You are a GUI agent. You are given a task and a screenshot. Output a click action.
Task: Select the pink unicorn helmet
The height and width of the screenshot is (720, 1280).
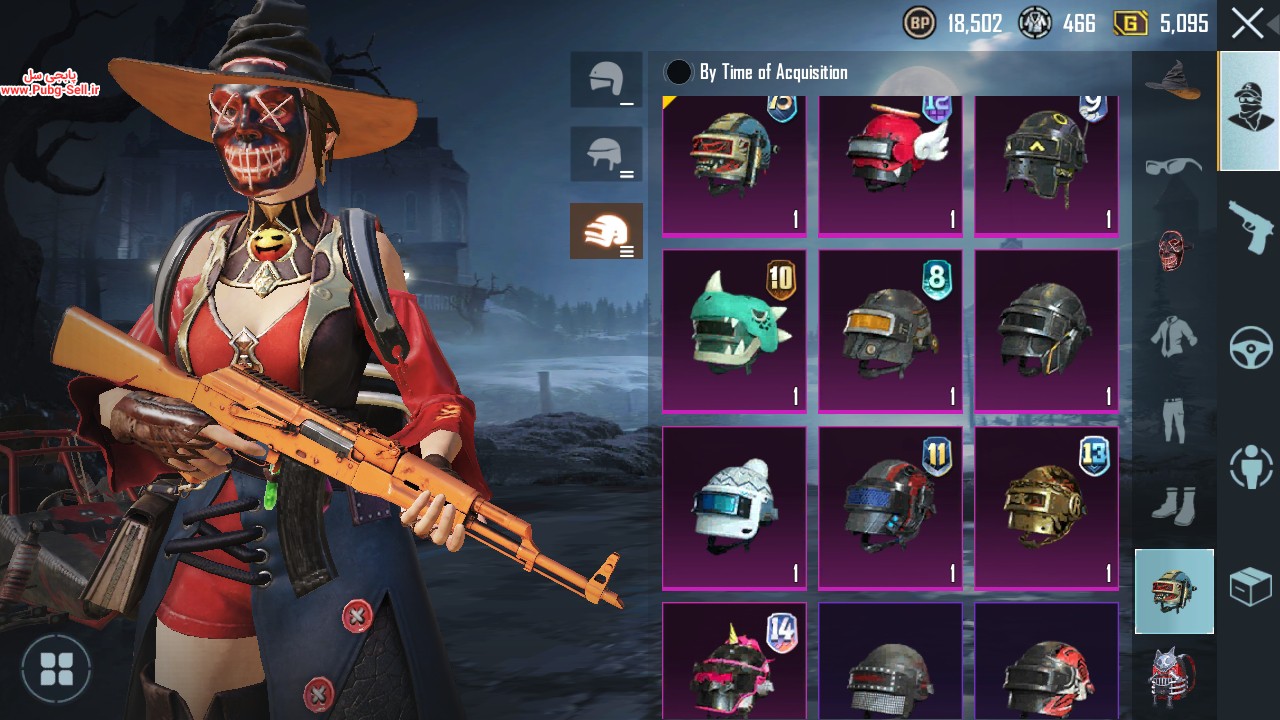734,662
